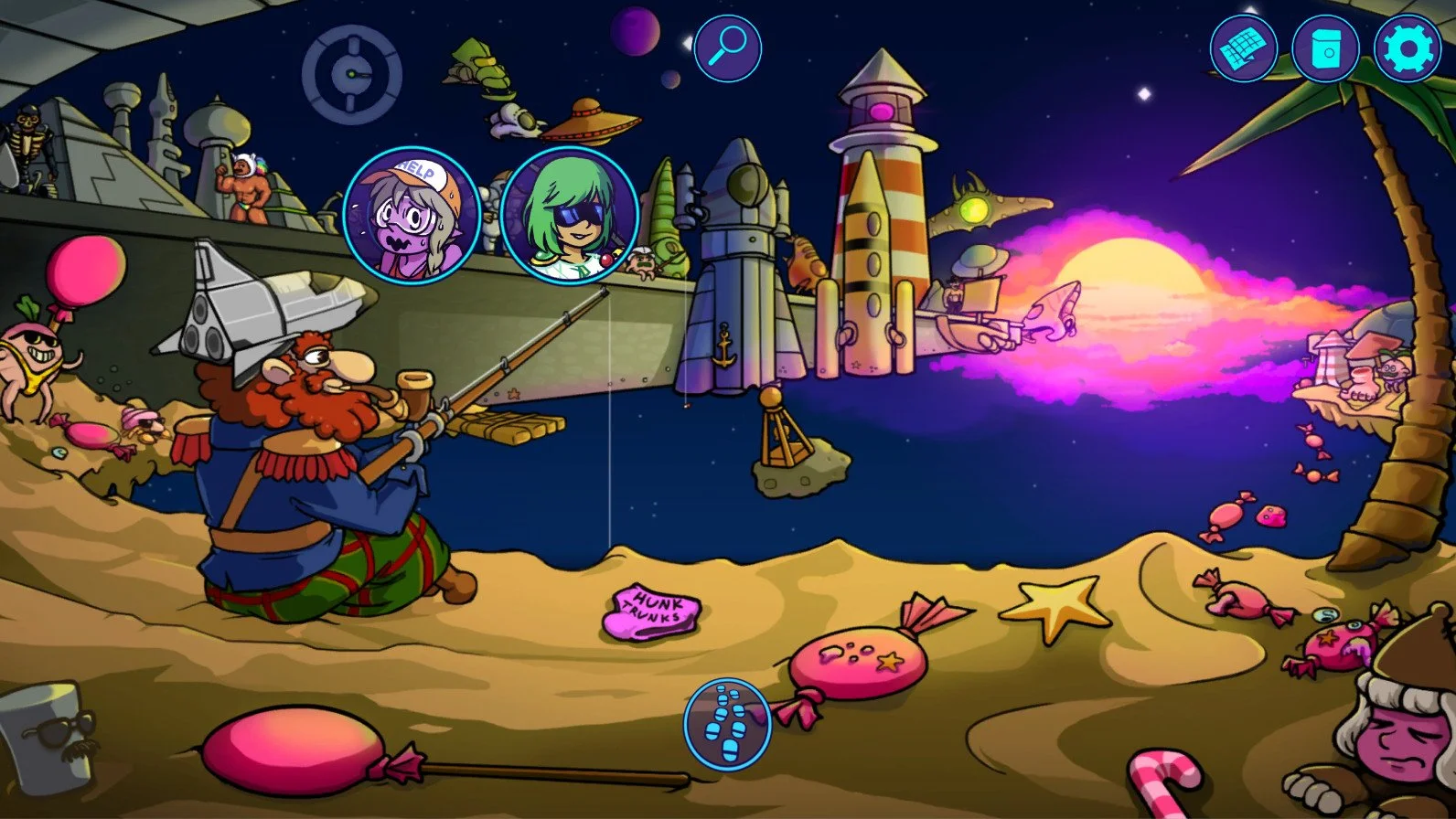Pick up the yellow starfish

click(1054, 603)
